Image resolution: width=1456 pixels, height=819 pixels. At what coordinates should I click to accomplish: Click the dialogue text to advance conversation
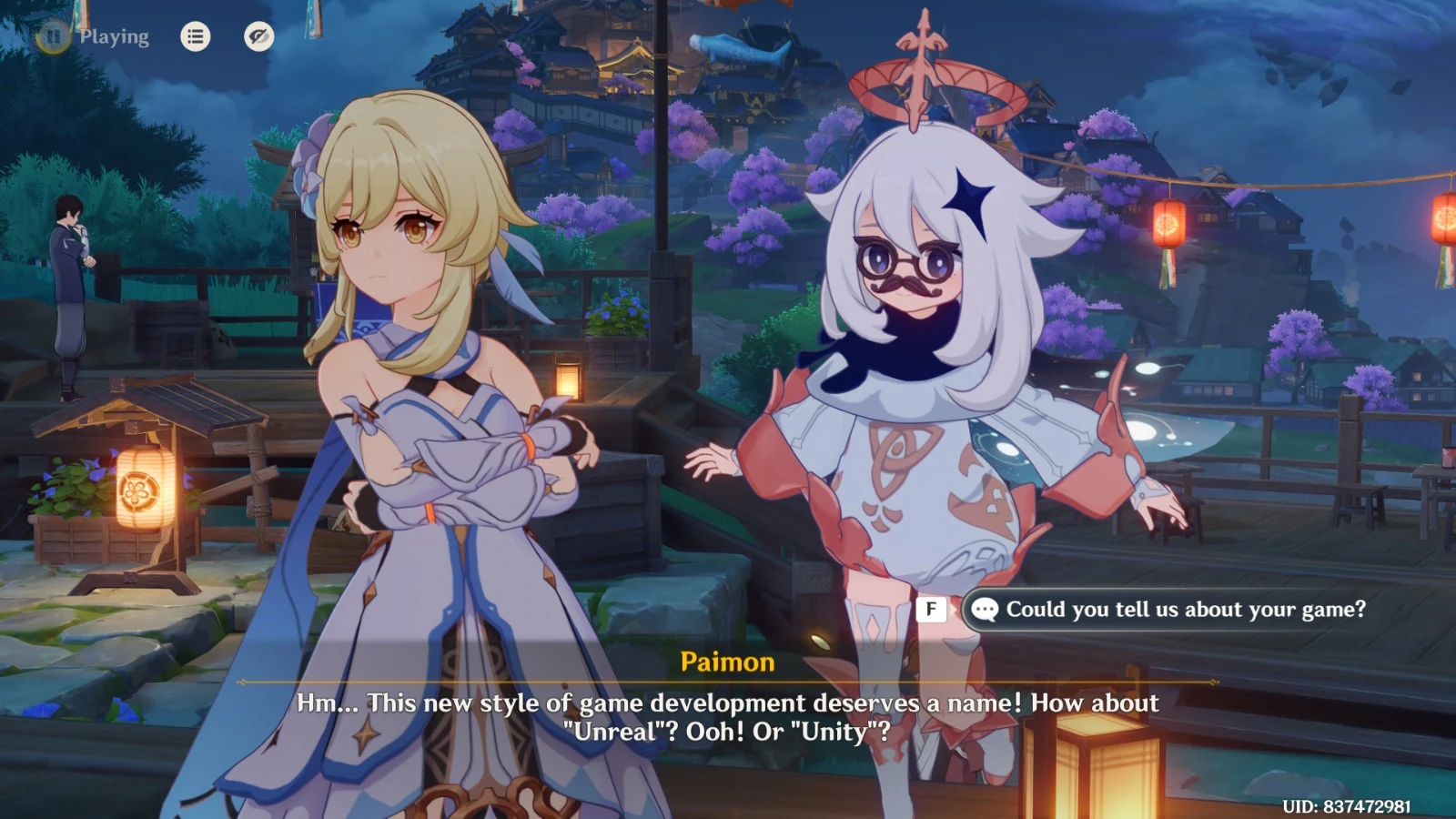pyautogui.click(x=728, y=716)
